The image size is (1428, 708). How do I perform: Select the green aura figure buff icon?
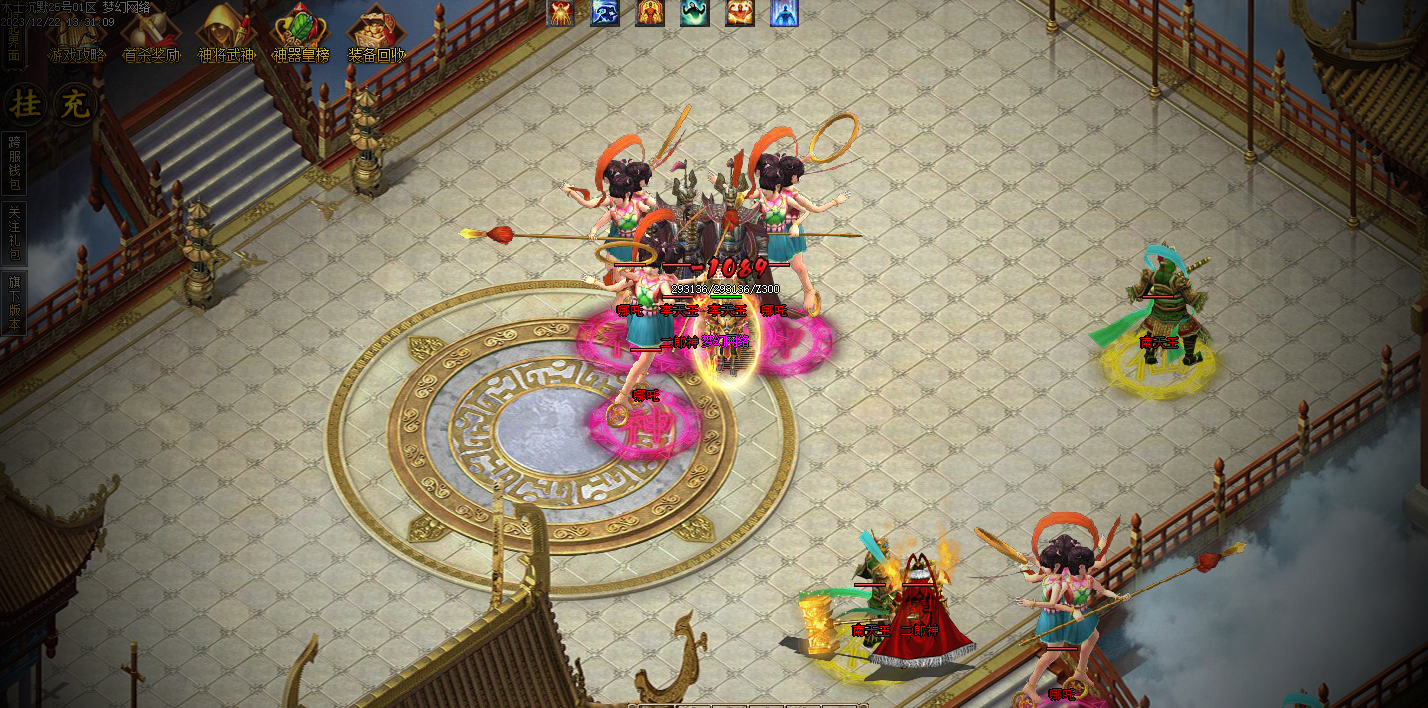[695, 12]
